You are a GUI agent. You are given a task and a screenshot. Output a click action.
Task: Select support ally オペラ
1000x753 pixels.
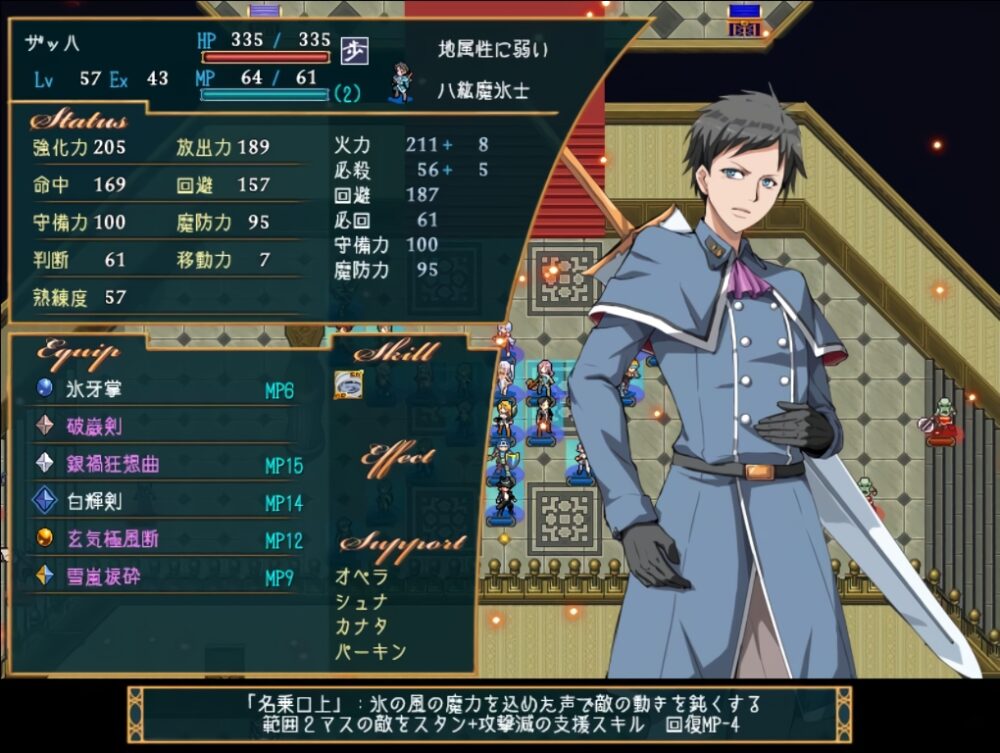click(362, 577)
